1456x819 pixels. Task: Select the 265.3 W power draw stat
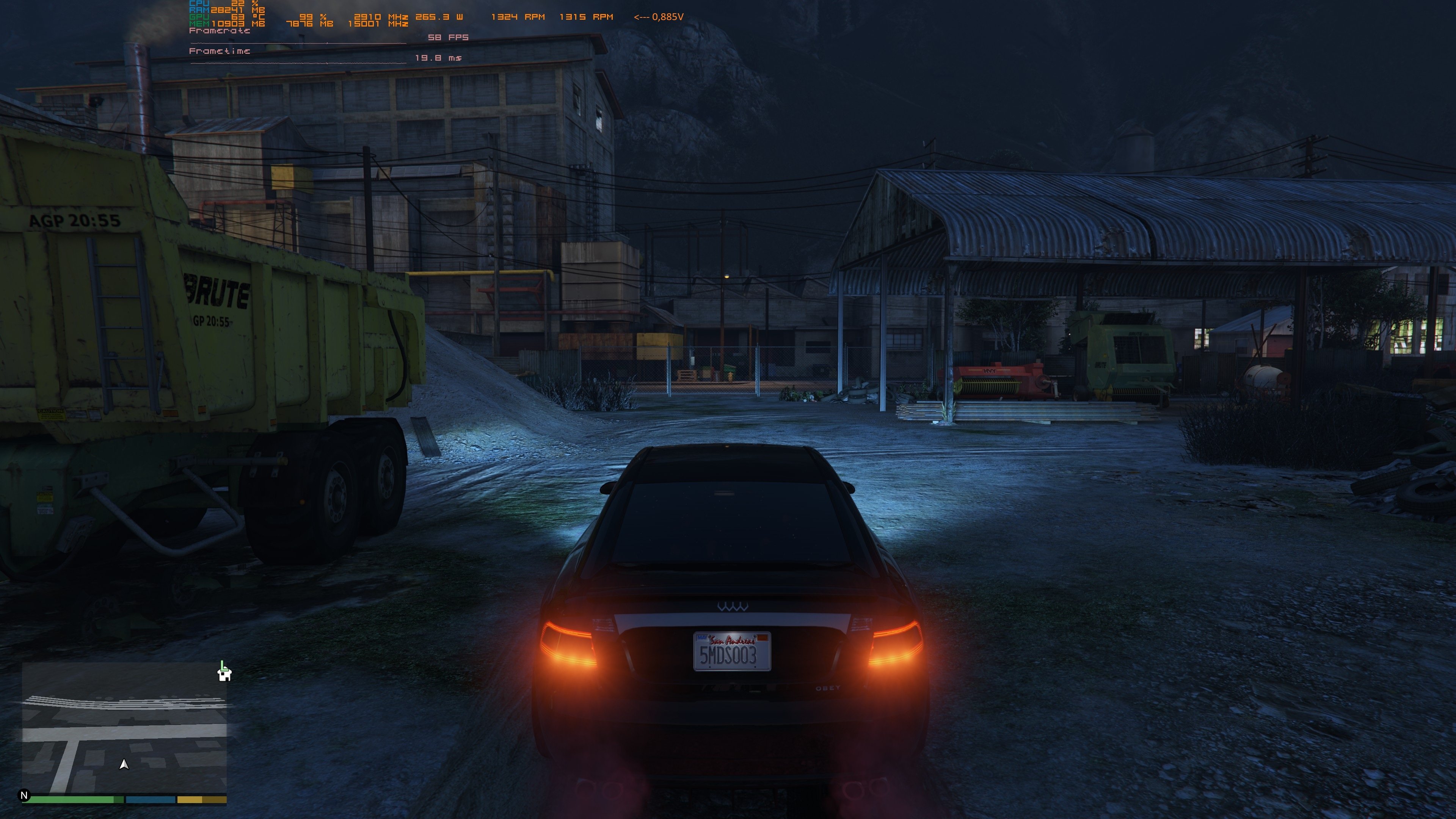[x=439, y=17]
